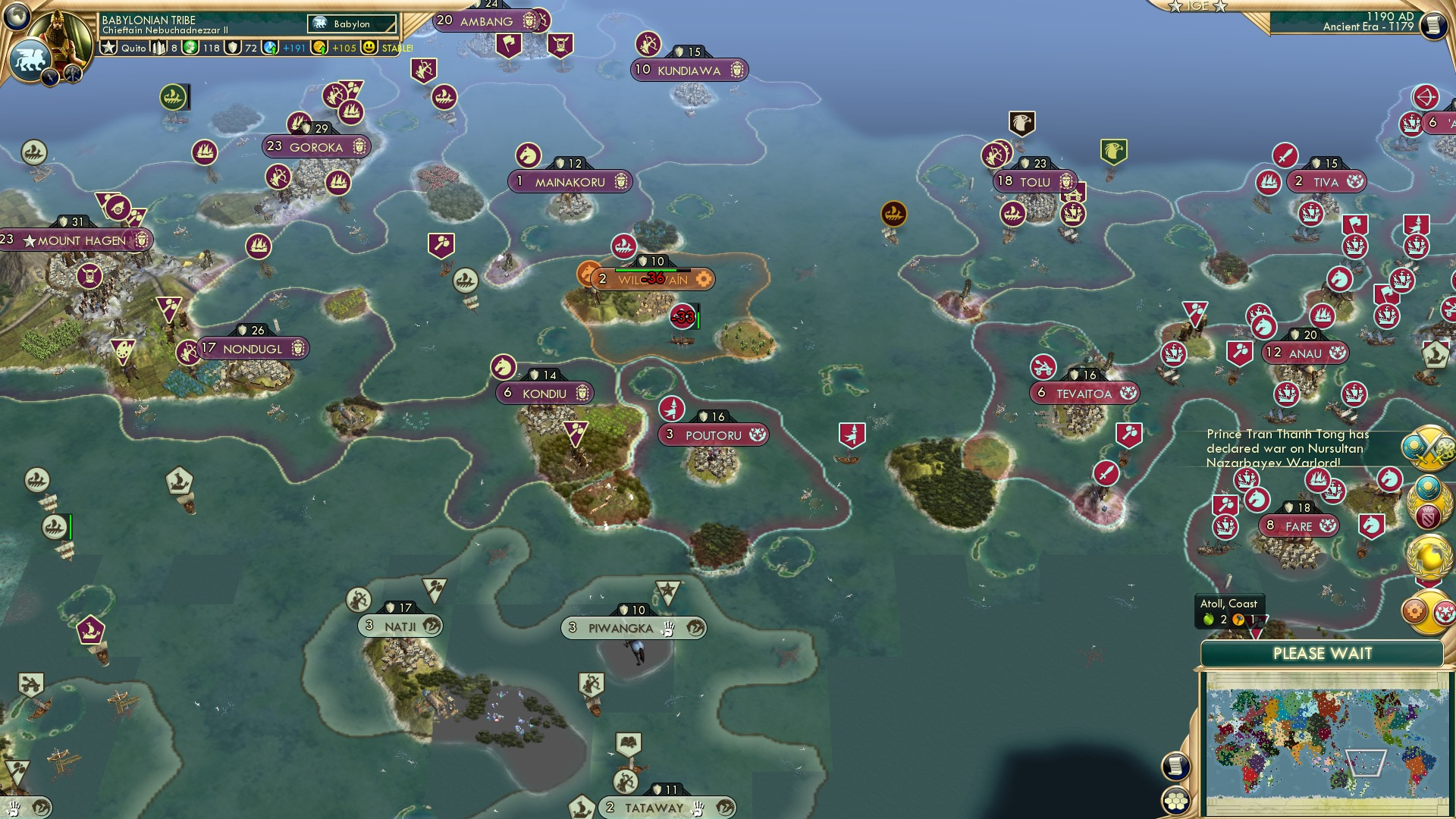Click the winged lion Babylon emblem button
1456x819 pixels.
(30, 57)
